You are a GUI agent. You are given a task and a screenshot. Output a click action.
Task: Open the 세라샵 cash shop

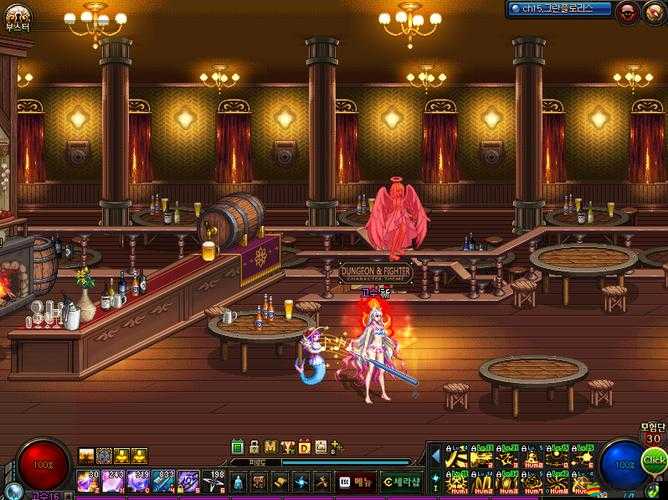click(402, 482)
